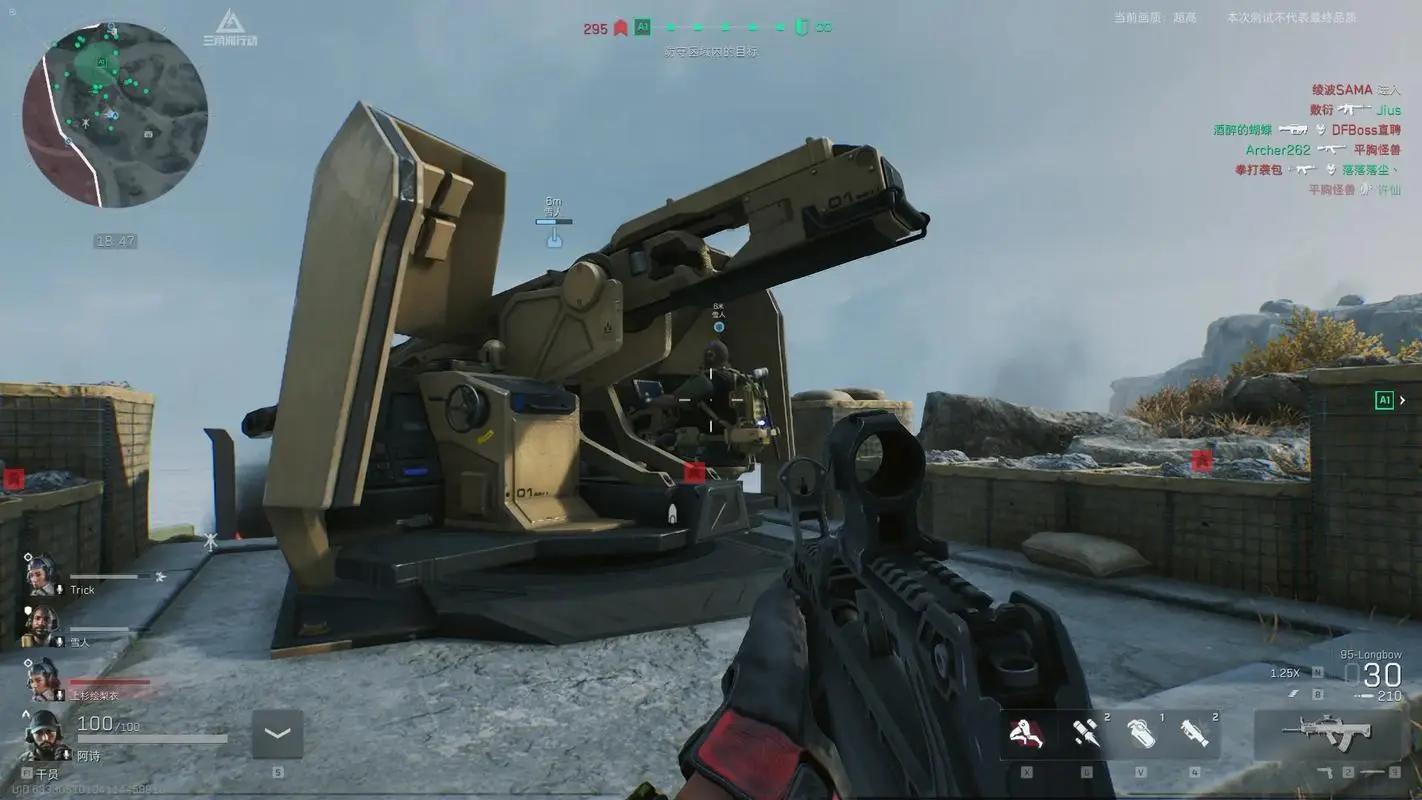Select the grenade throwable slot

(x=1141, y=735)
